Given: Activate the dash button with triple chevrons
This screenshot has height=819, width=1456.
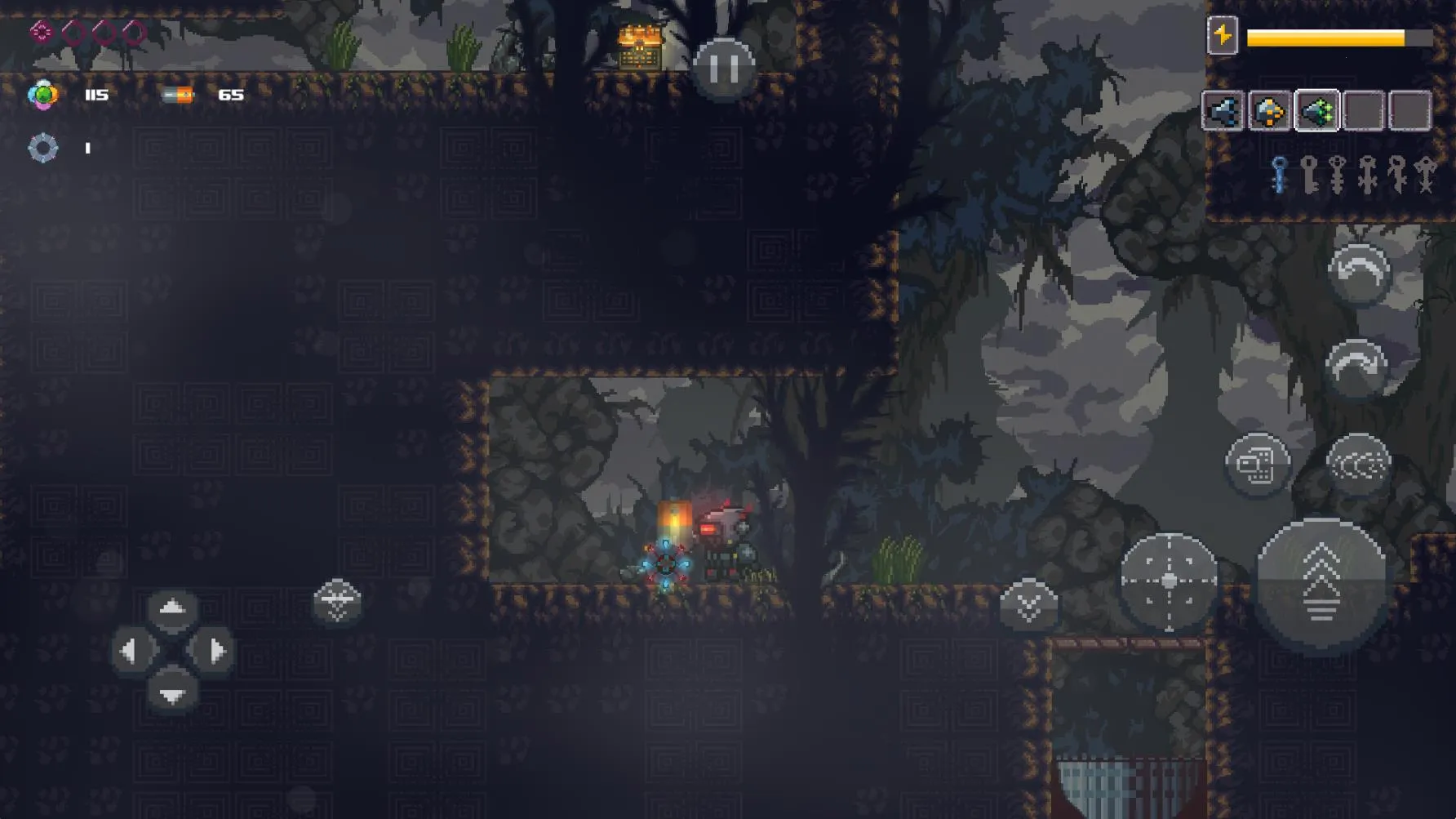Looking at the screenshot, I should [x=1358, y=465].
